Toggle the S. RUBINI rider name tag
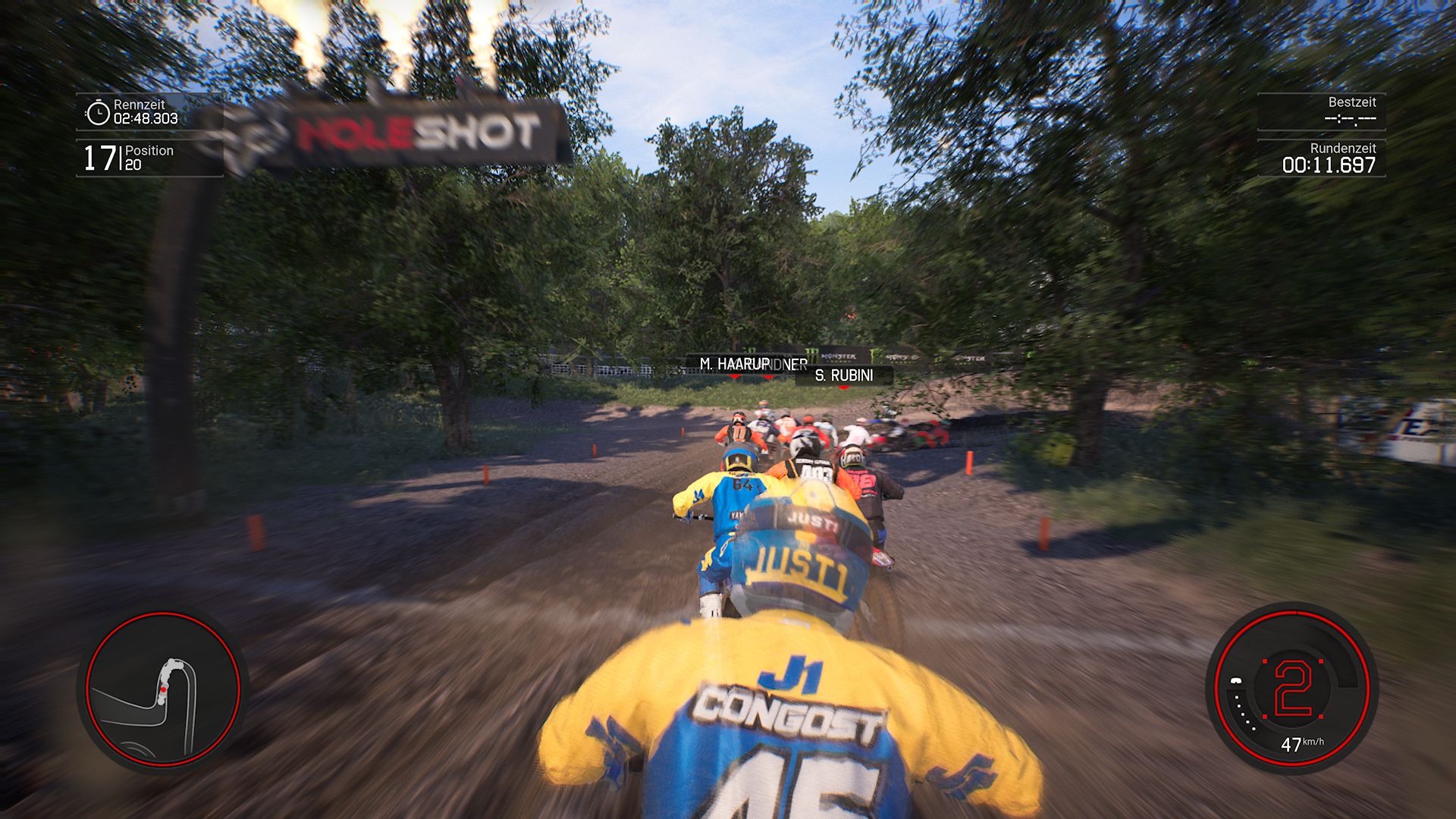Screen dimensions: 1456x819 point(844,374)
